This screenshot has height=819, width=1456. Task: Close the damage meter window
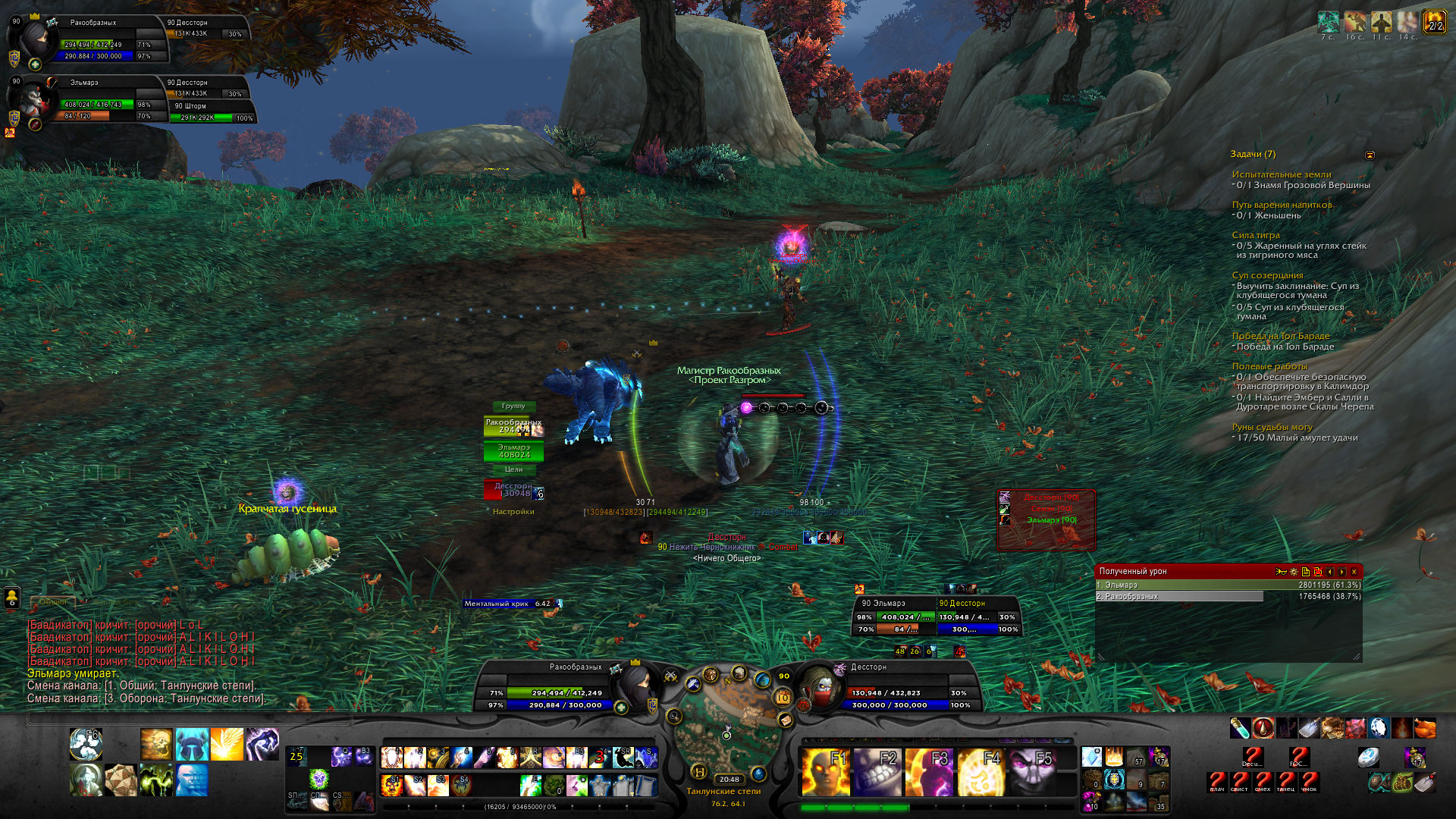[1354, 572]
